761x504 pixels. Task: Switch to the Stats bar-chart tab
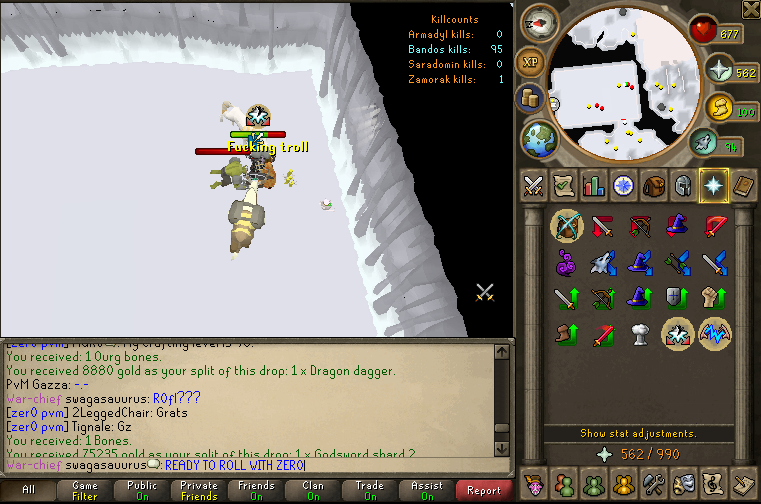click(x=594, y=185)
